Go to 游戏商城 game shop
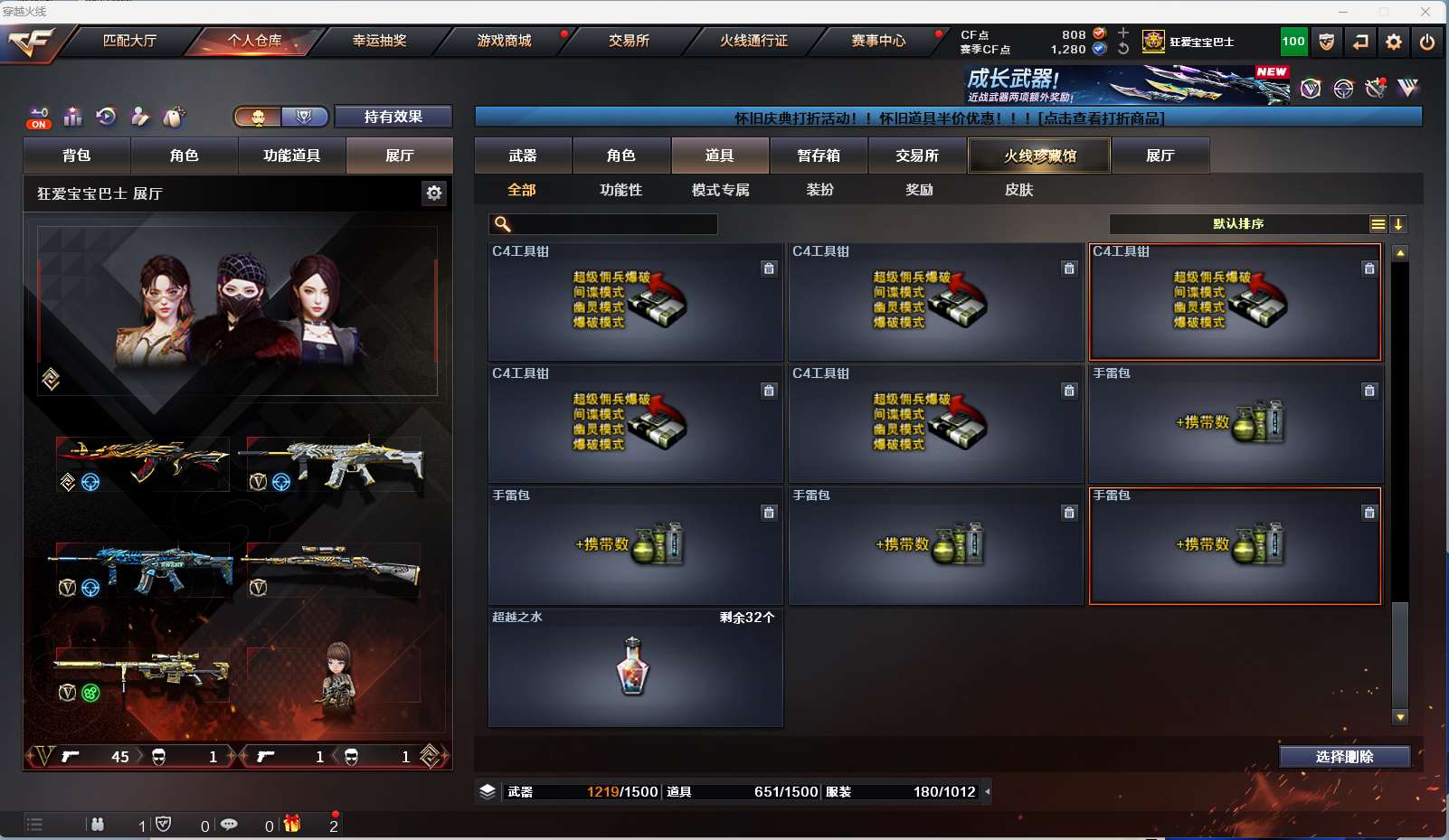 [504, 41]
